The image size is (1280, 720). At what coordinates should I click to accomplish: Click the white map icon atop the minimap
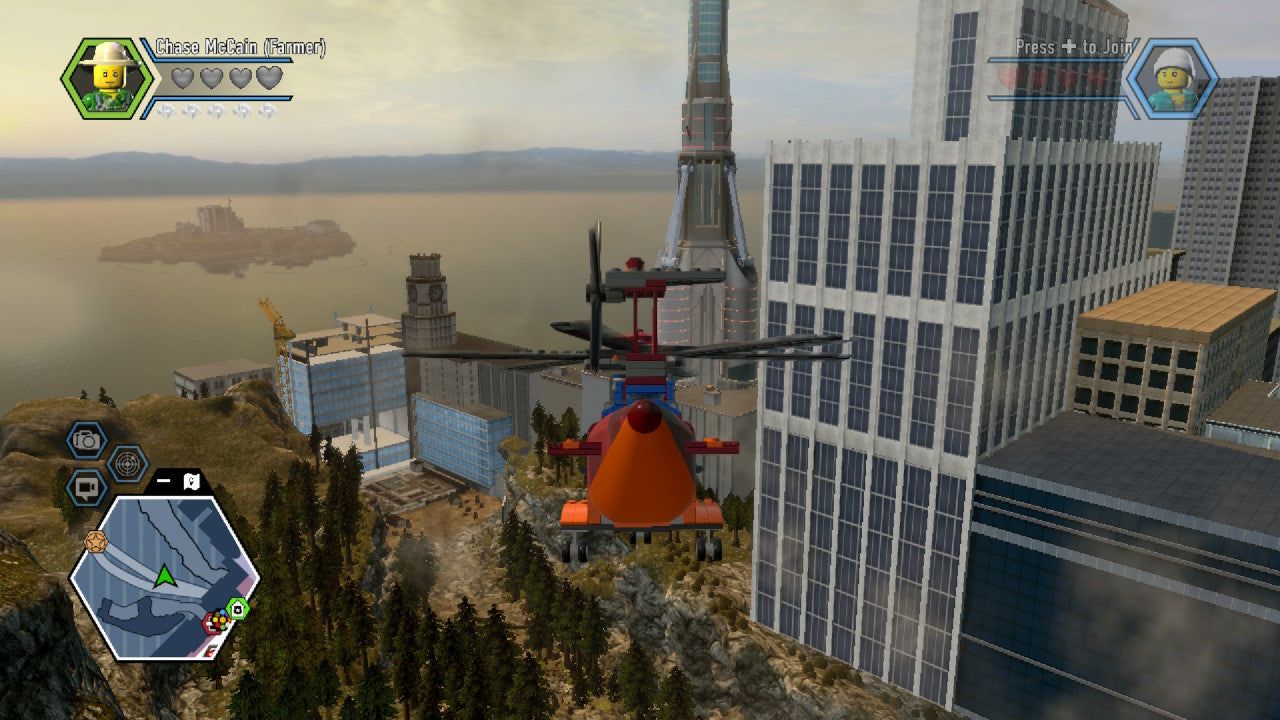[190, 482]
